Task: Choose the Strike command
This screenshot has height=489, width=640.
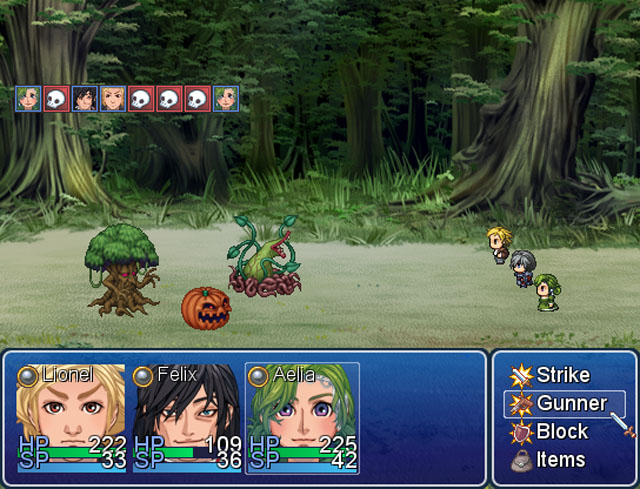Action: click(563, 376)
